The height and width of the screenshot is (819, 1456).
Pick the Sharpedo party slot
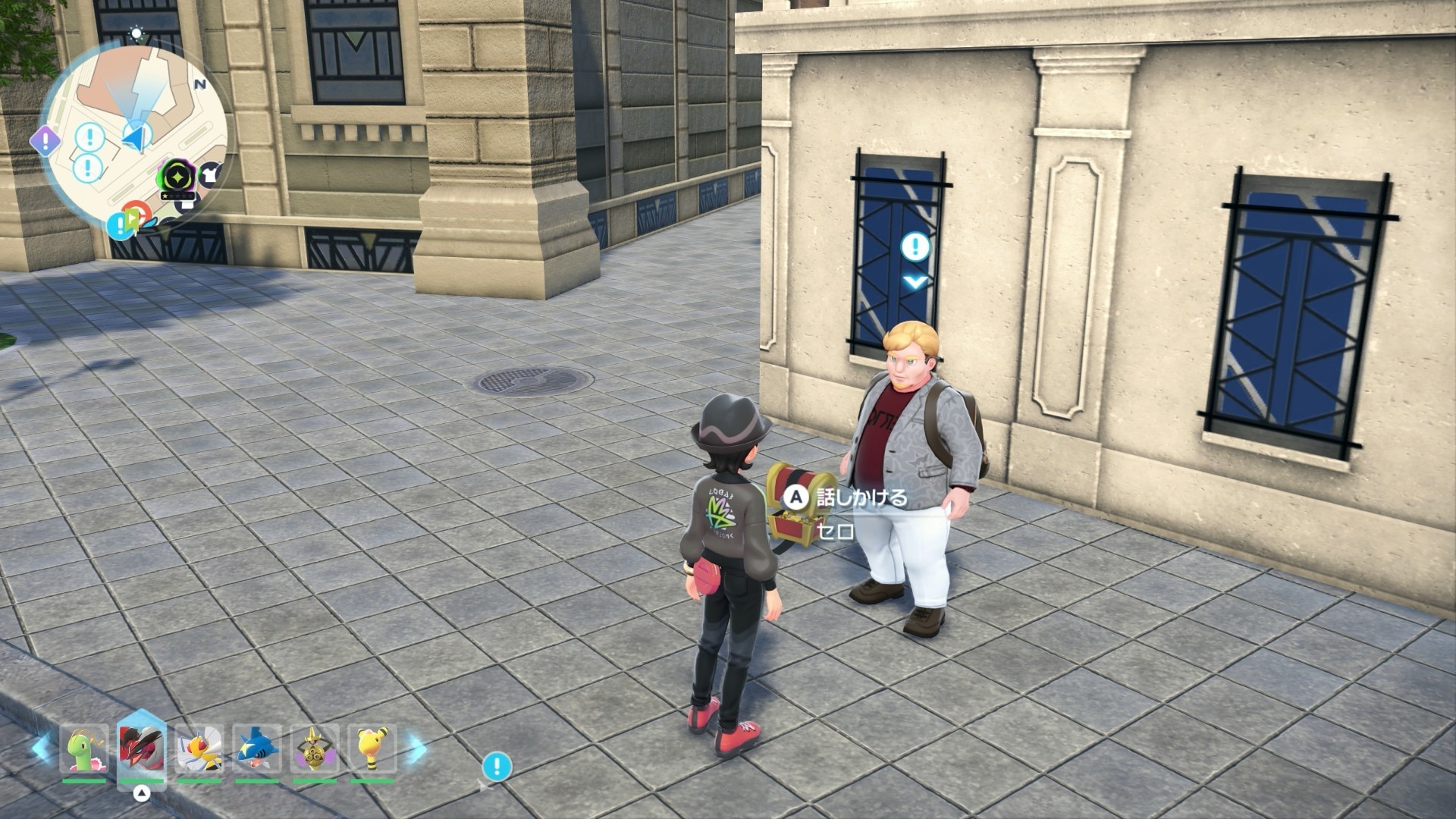tap(257, 749)
